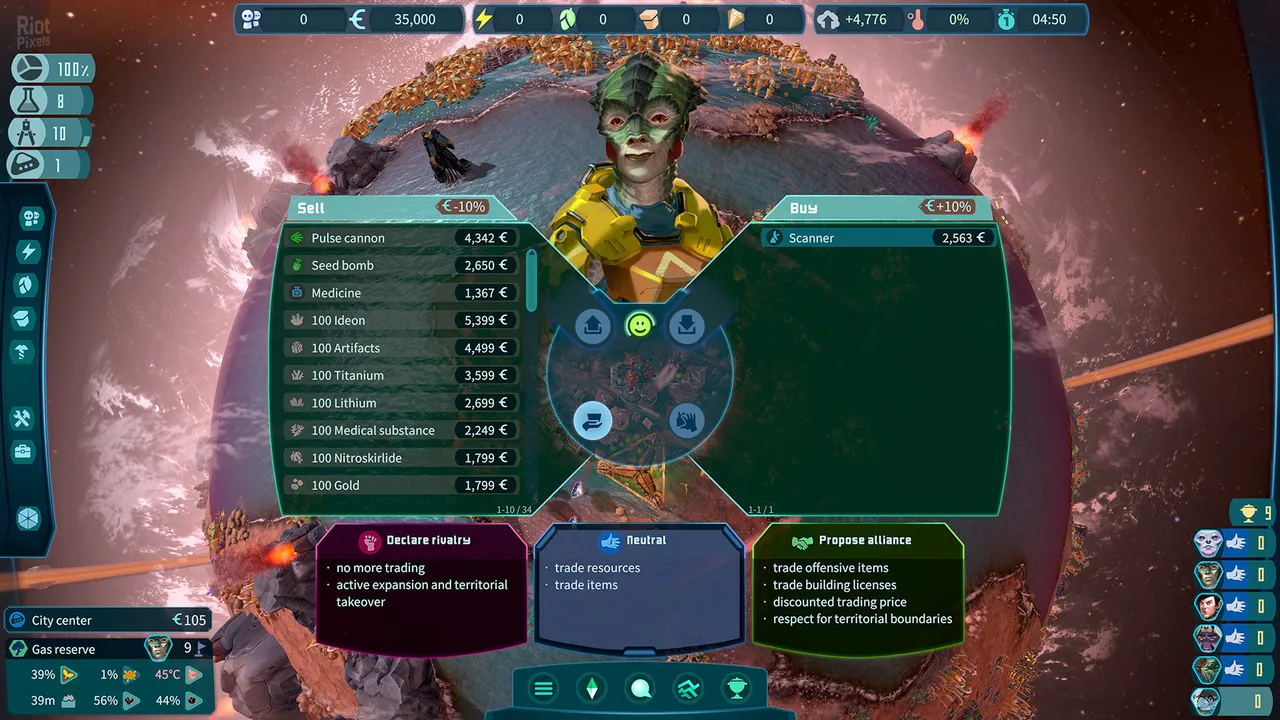Click the upload arrow button in the circle

coord(593,326)
